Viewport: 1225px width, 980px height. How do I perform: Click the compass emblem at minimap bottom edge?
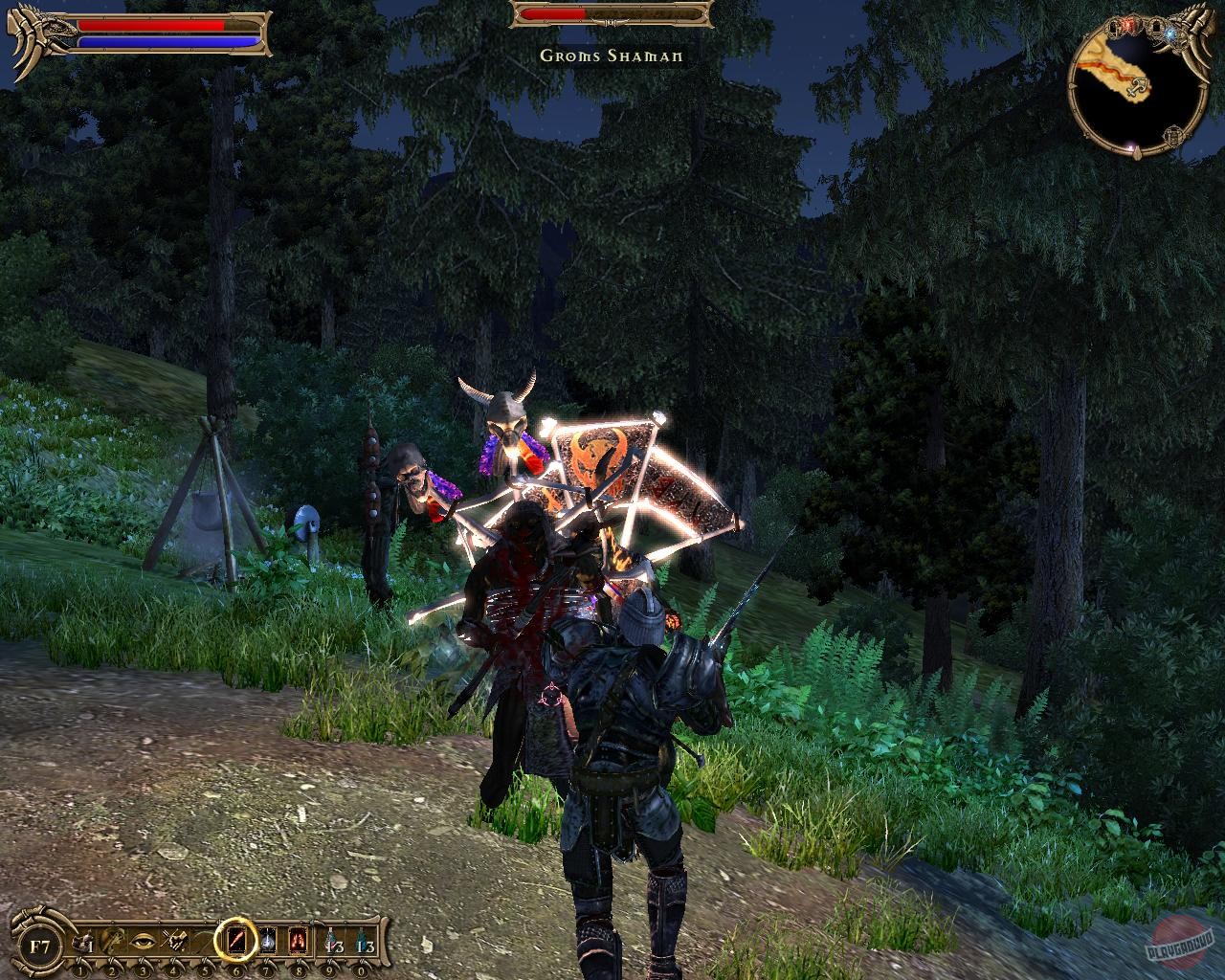pos(1173,135)
